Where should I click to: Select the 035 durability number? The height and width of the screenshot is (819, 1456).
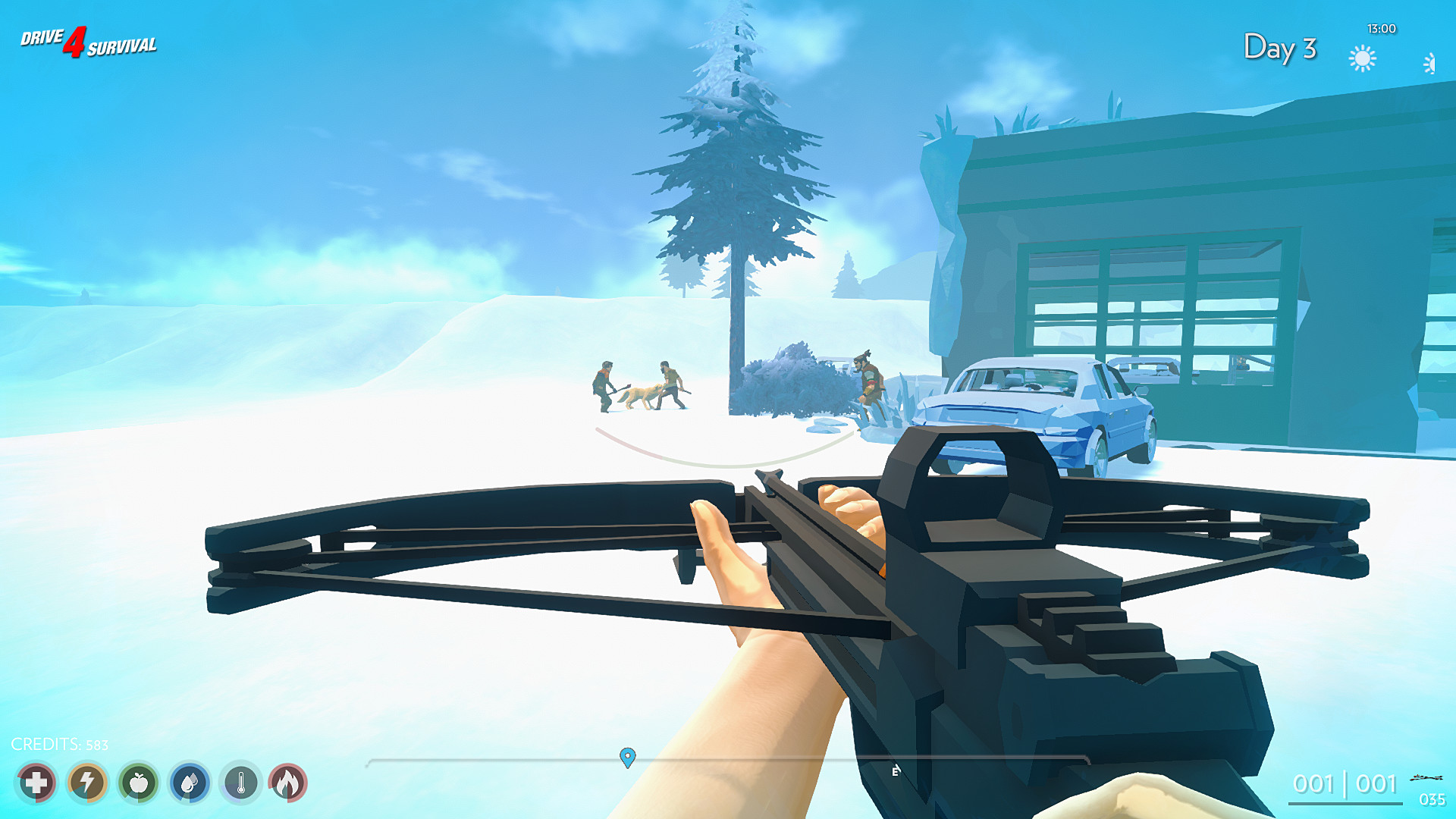click(x=1432, y=798)
